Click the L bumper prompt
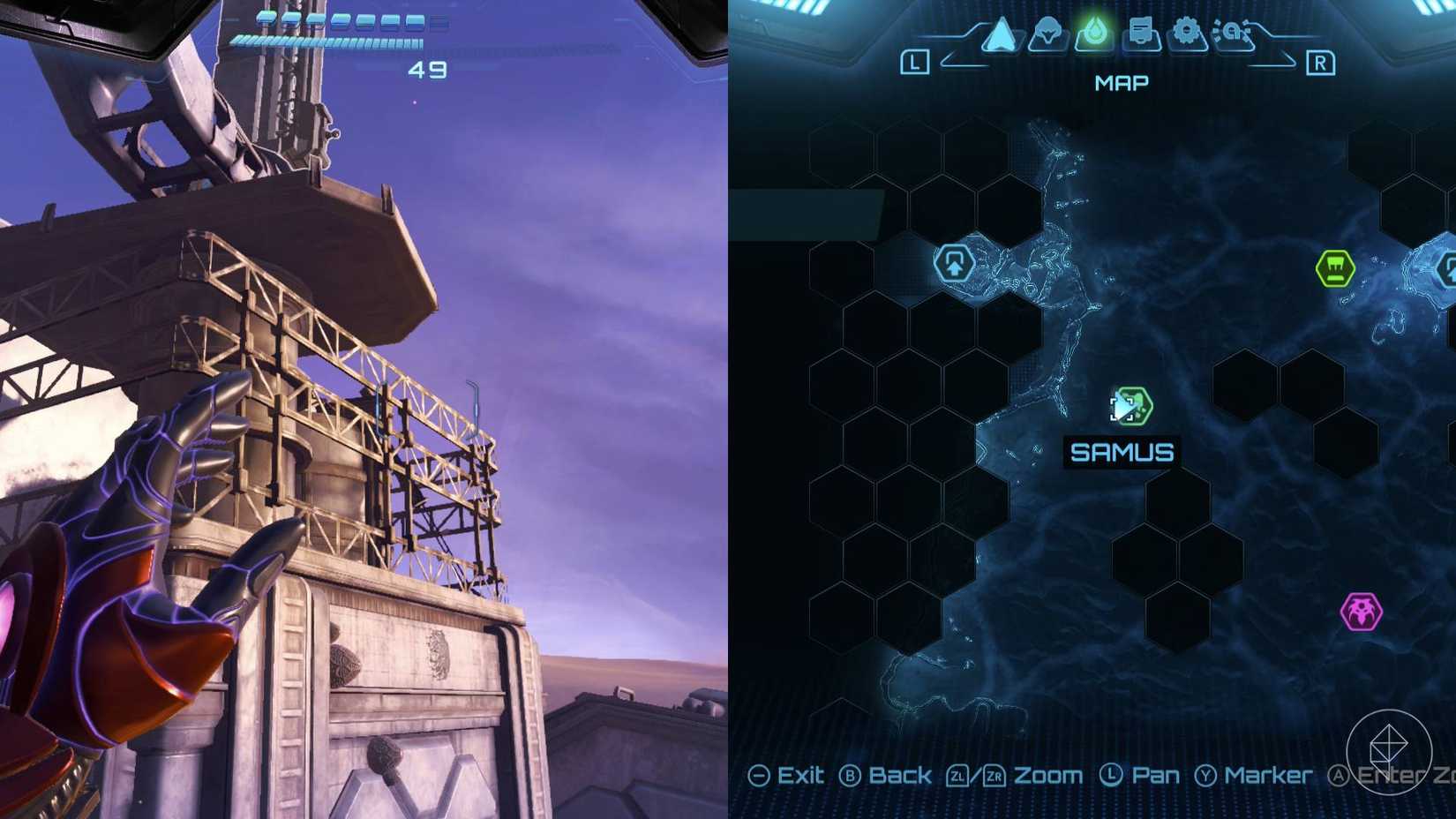Image resolution: width=1456 pixels, height=819 pixels. 916,62
